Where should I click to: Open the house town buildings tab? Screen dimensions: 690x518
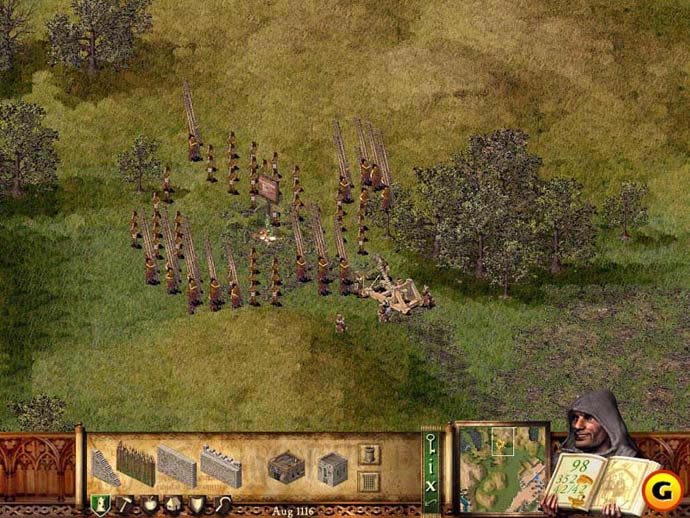coord(173,503)
